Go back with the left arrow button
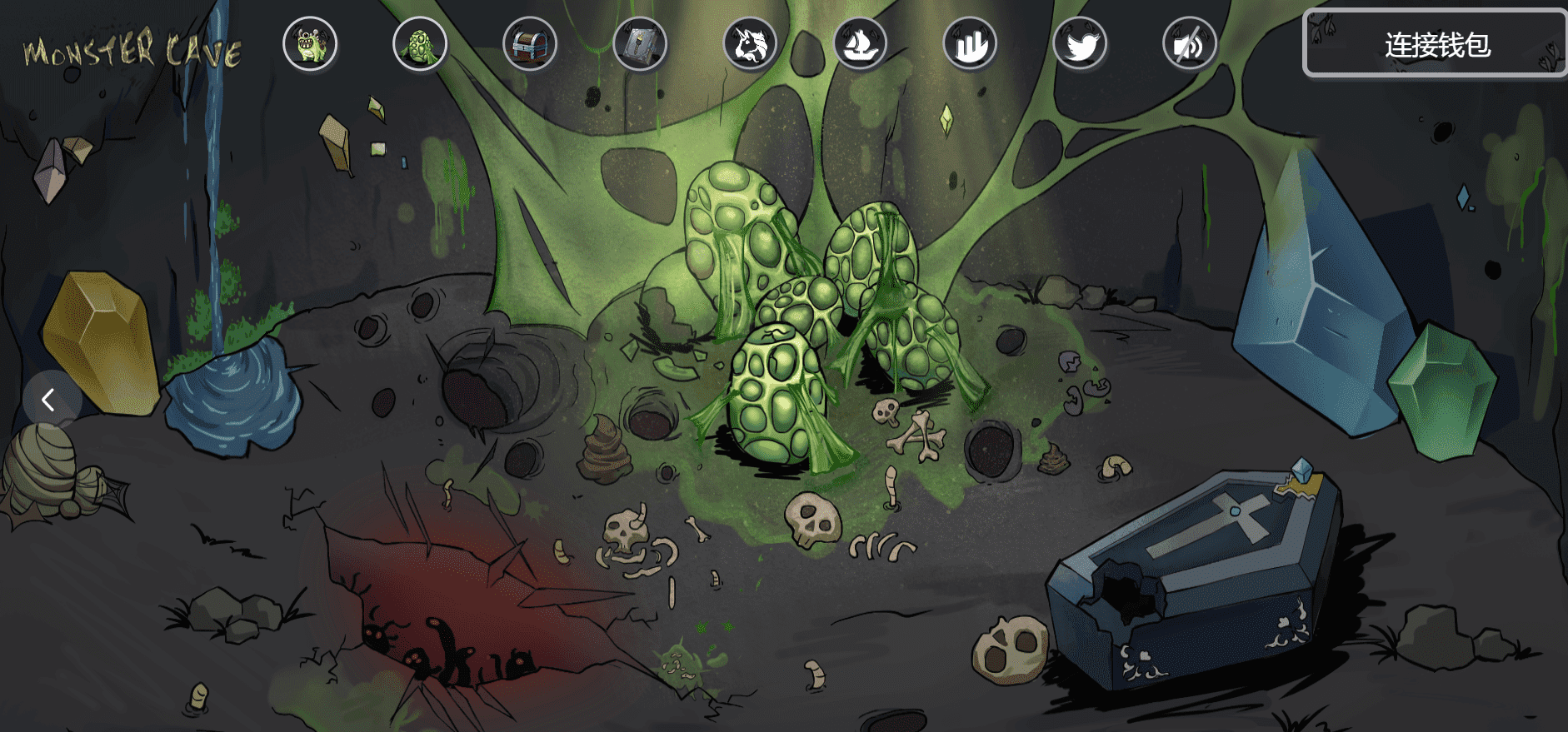This screenshot has height=732, width=1568. pos(49,400)
